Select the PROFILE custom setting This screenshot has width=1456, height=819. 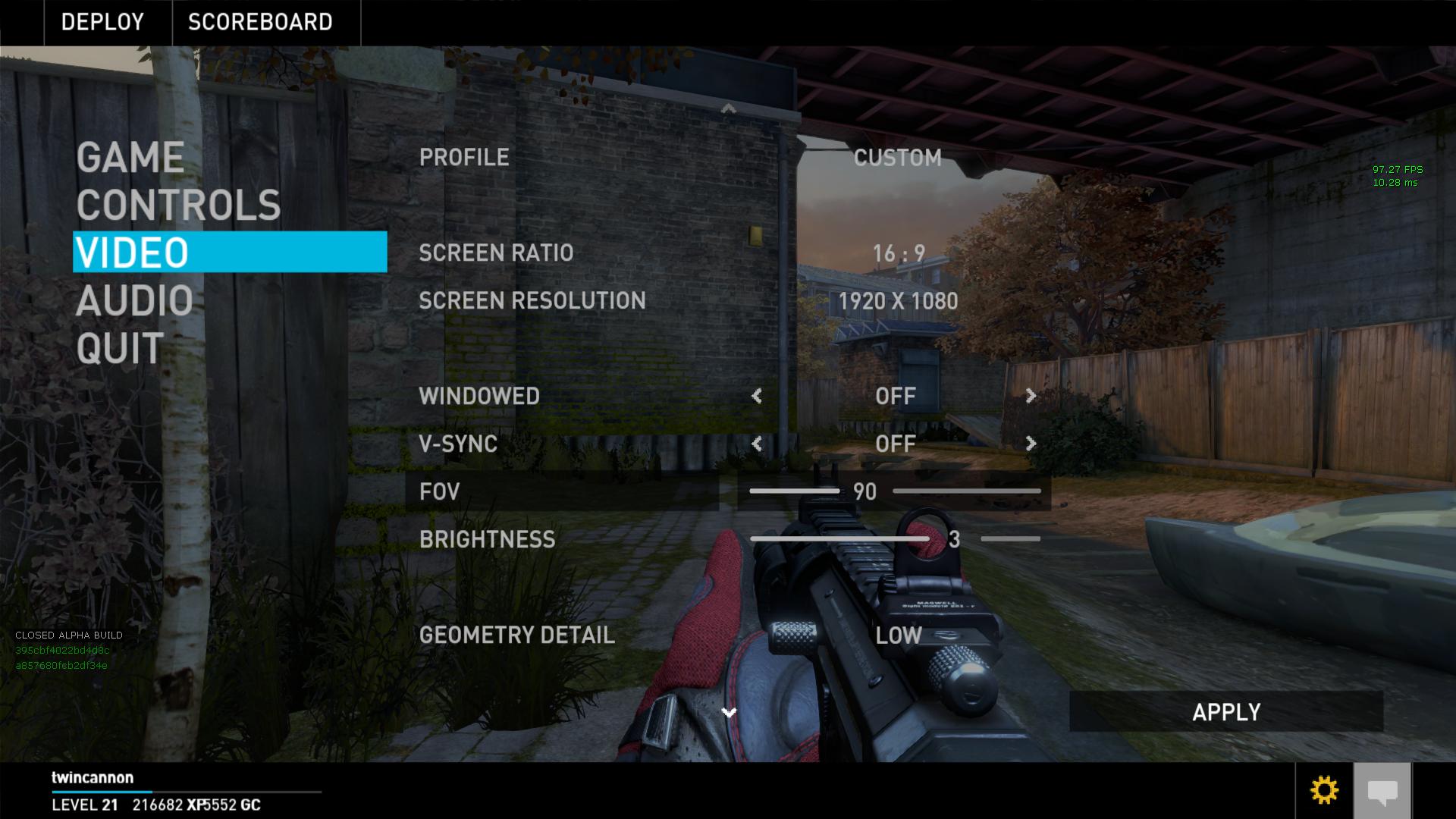point(897,158)
